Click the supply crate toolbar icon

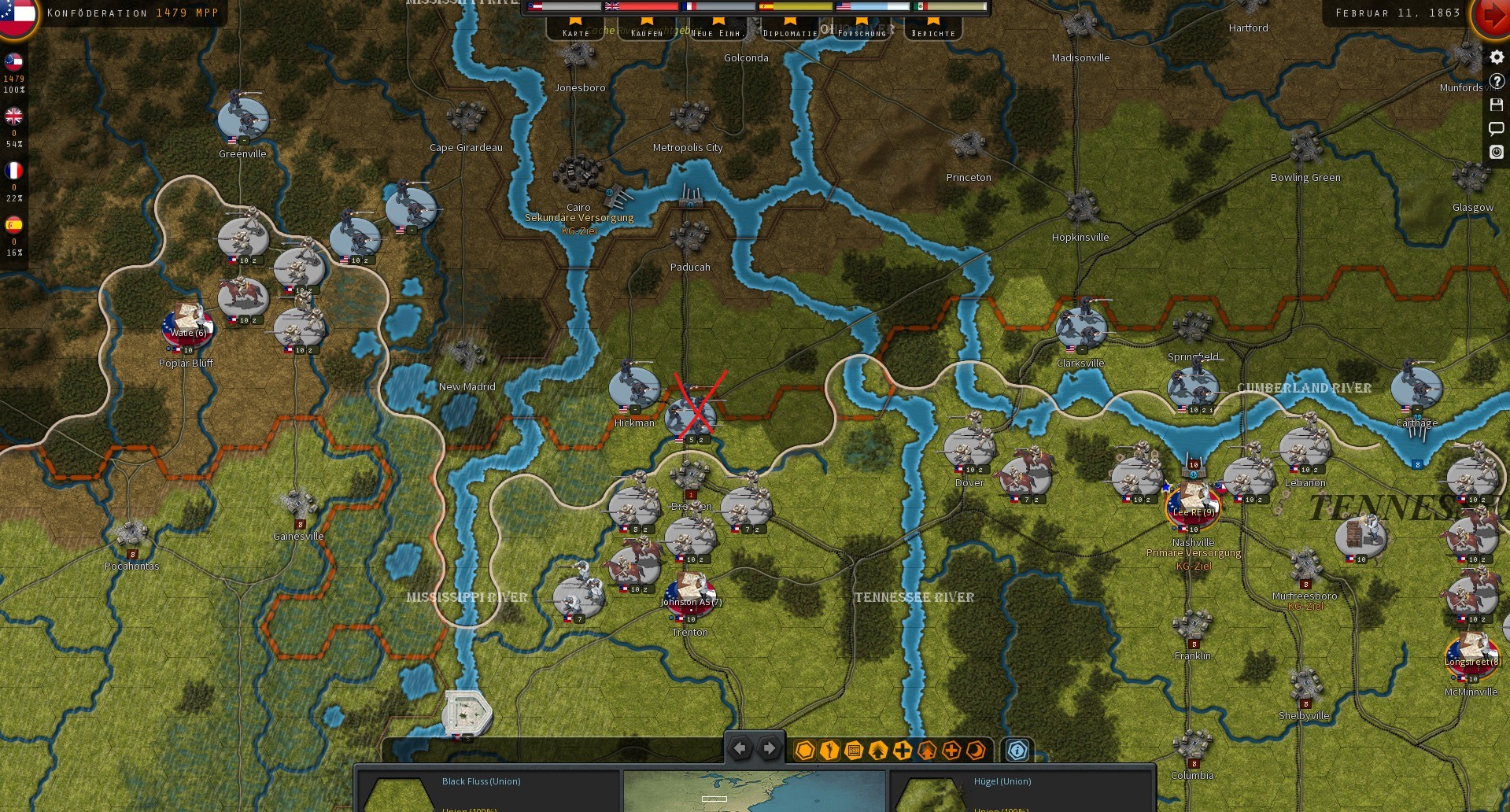(x=854, y=751)
